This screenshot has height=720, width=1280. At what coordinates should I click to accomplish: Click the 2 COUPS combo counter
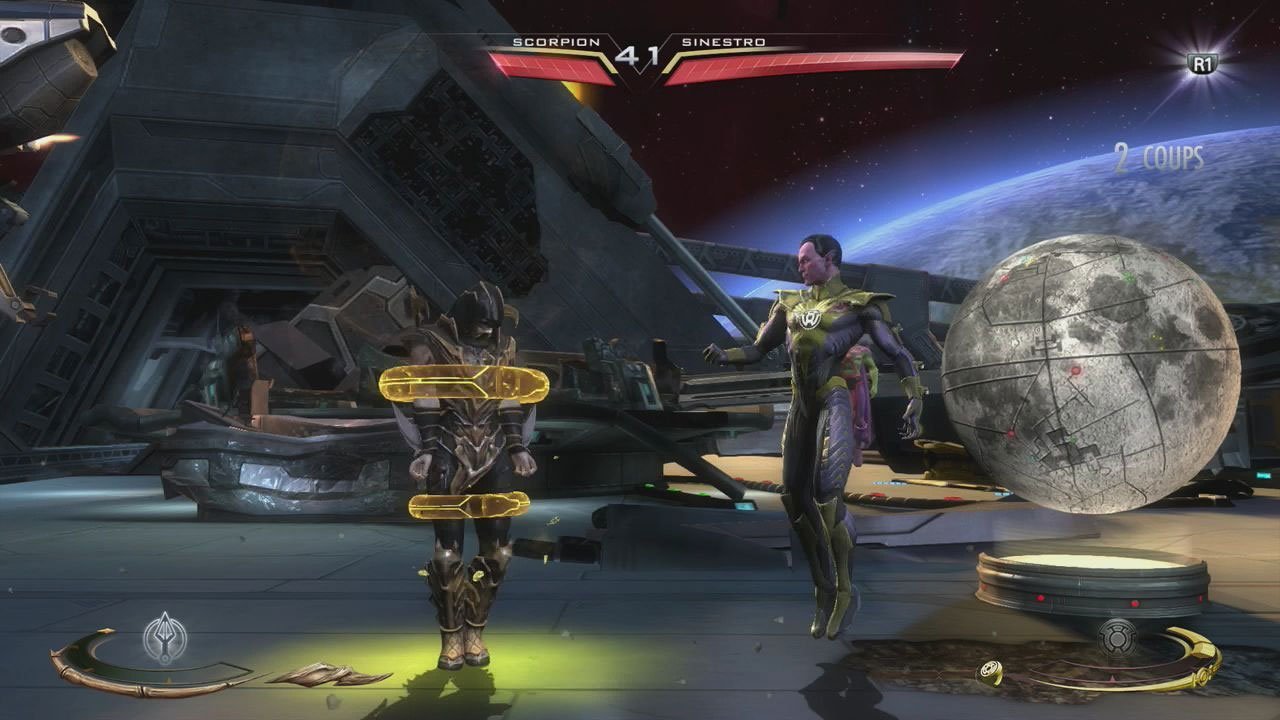(x=1160, y=157)
